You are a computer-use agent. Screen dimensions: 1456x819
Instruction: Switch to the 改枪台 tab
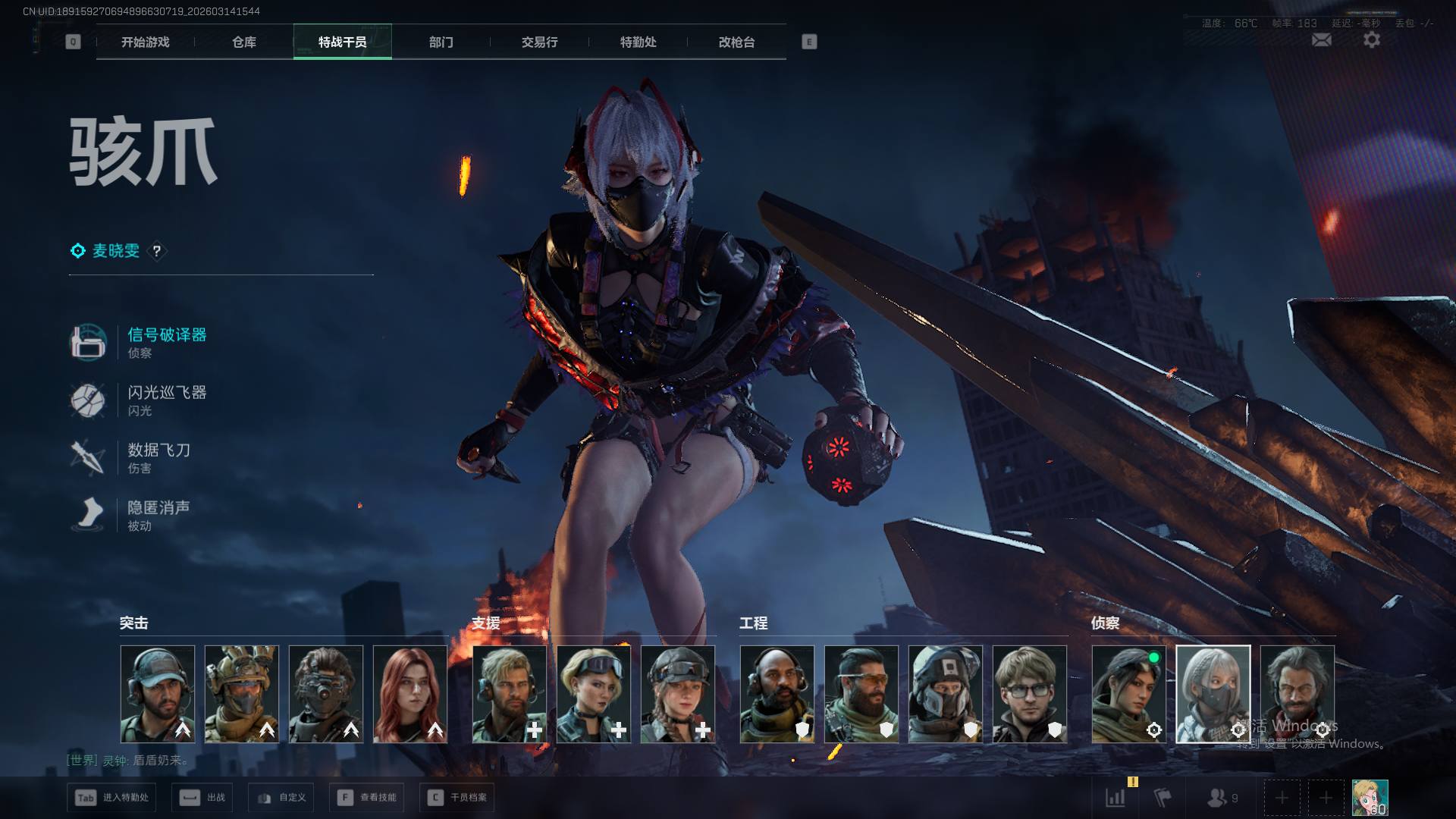click(x=737, y=42)
